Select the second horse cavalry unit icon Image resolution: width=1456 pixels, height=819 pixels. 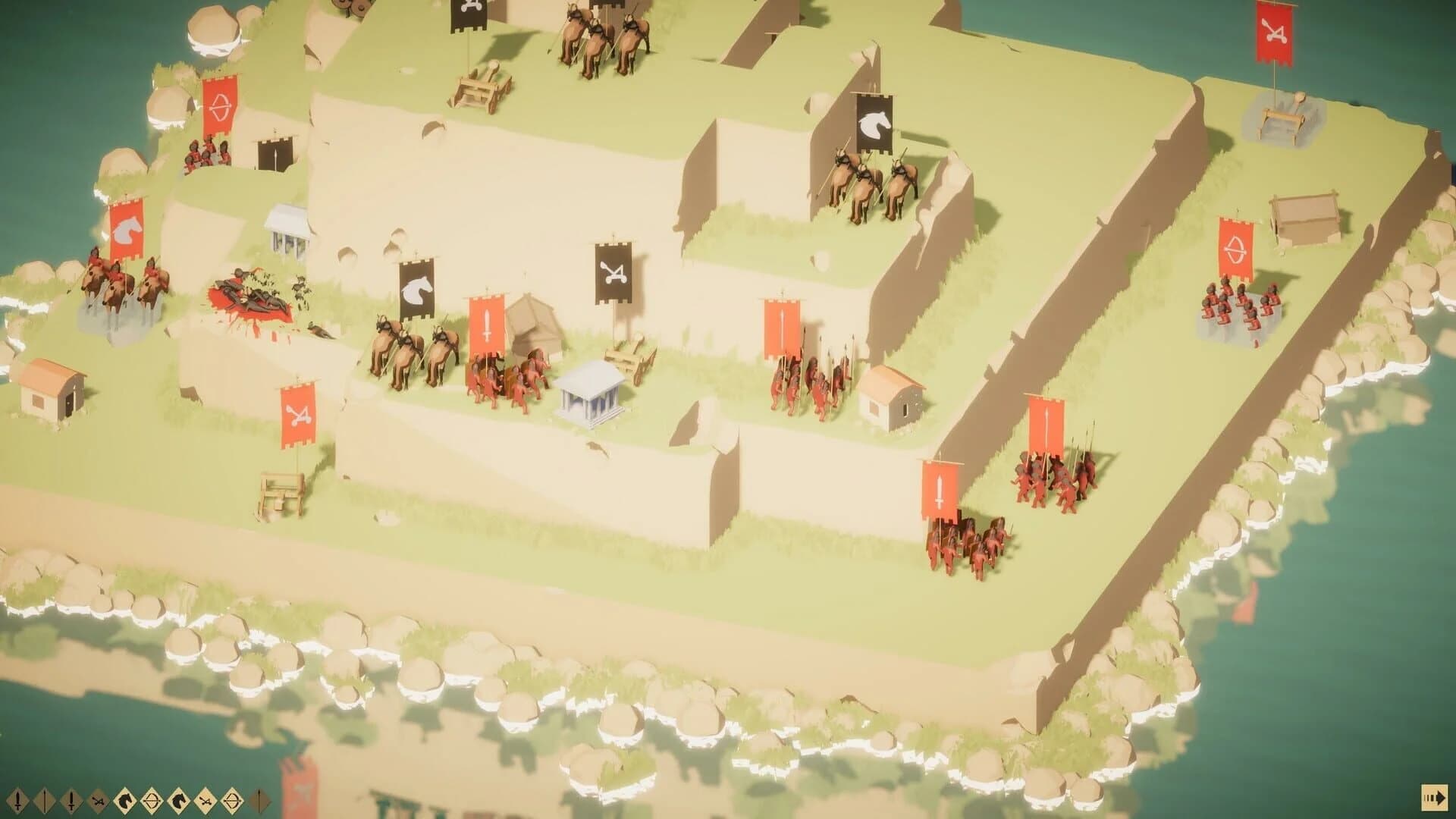click(x=178, y=801)
